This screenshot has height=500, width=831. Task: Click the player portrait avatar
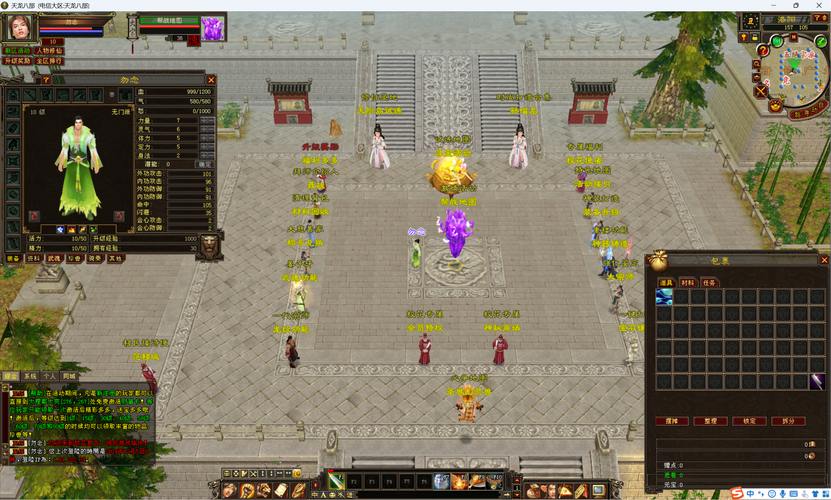[18, 27]
